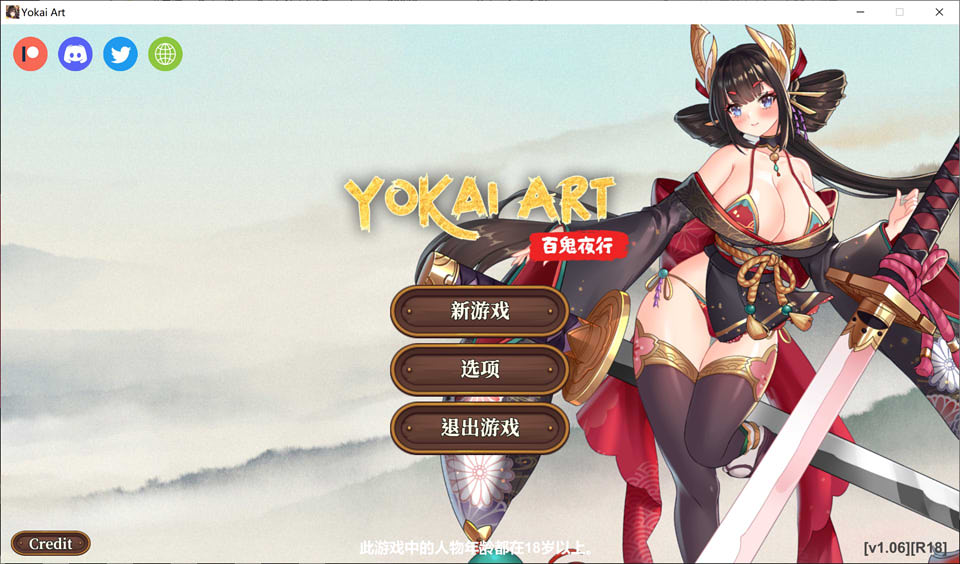Start a new game with 新游戏
This screenshot has width=960, height=564.
coord(480,311)
